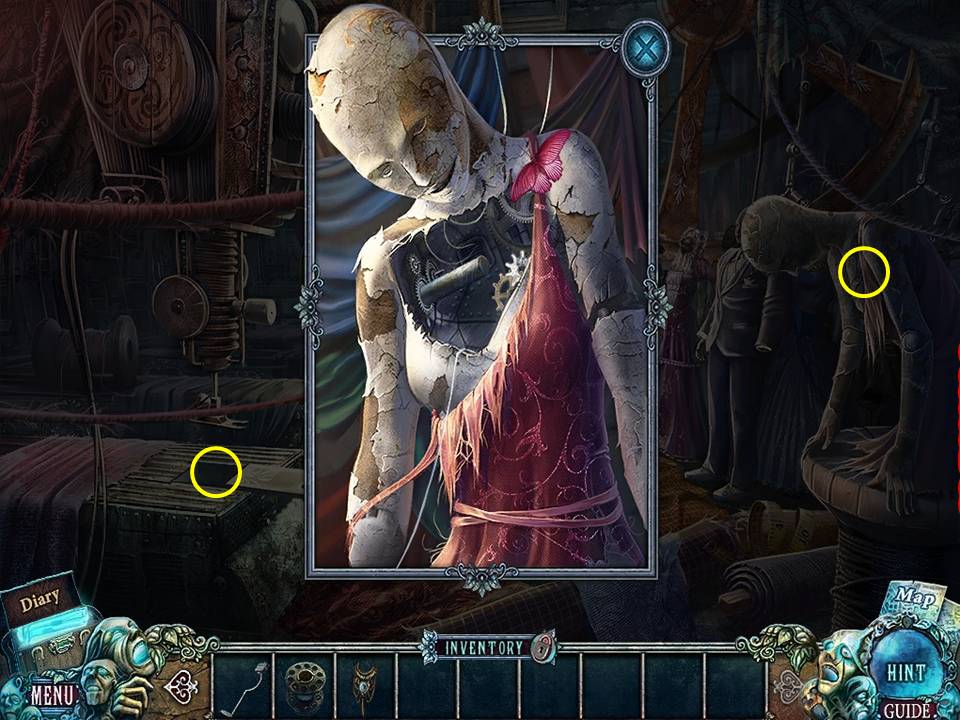The image size is (960, 720).
Task: Open the strategy Guide
Action: coord(905,710)
